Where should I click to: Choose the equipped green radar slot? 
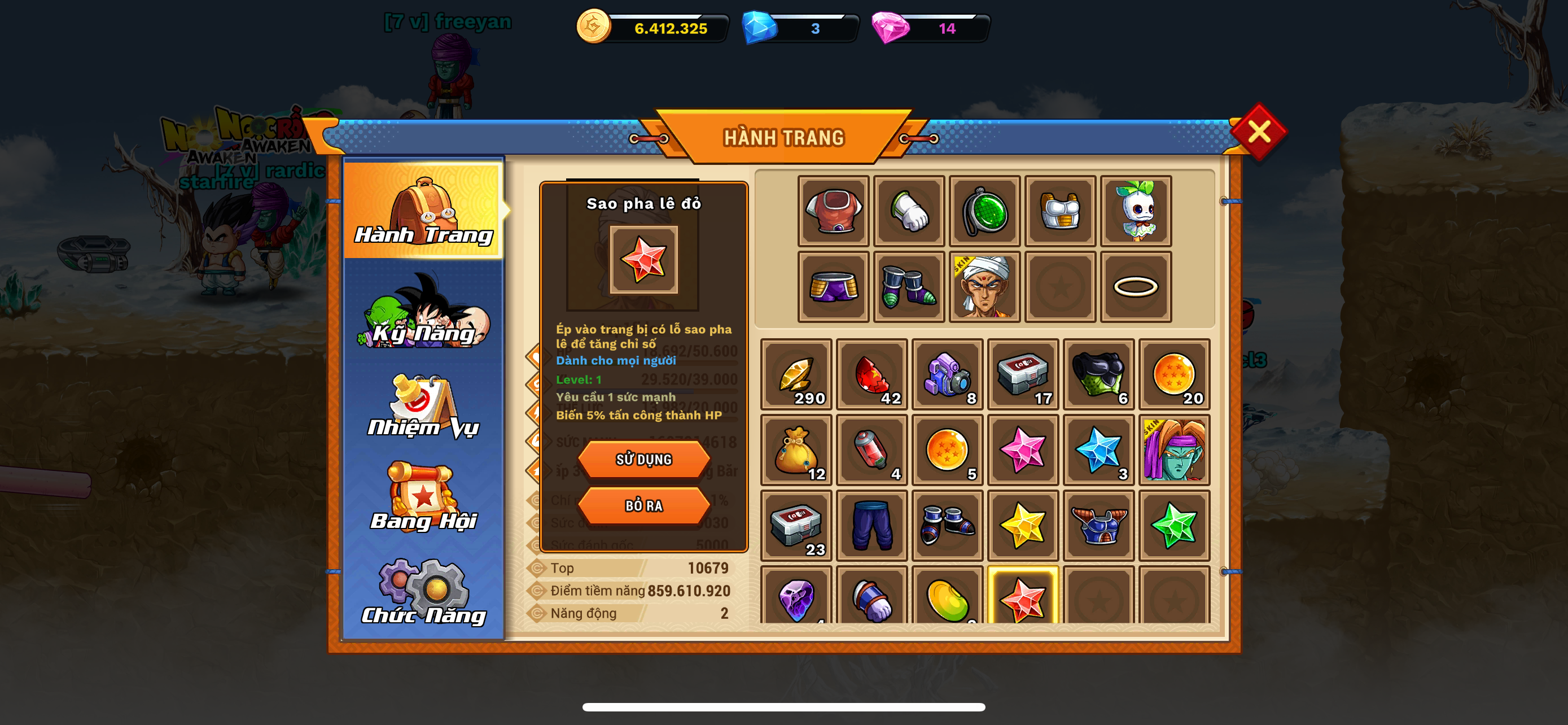point(984,211)
